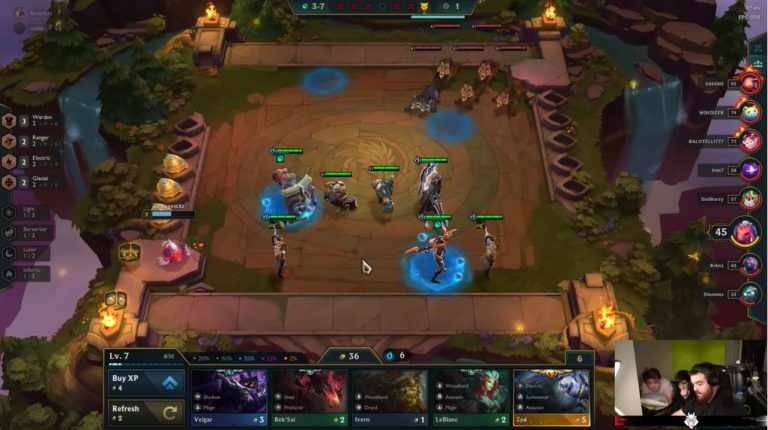This screenshot has width=768, height=430.
Task: Purchase the Zed champion card
Action: 551,398
